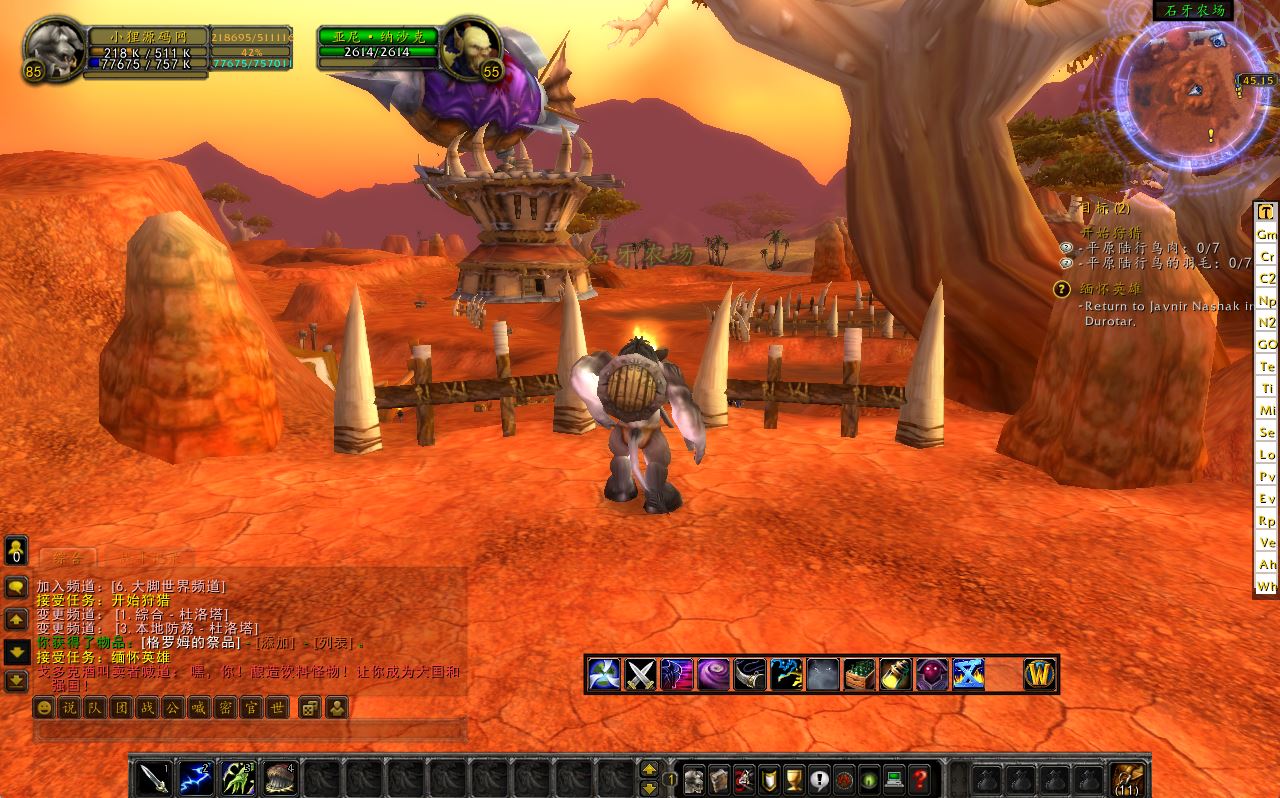Viewport: 1280px width, 798px height.
Task: Switch to the 综合 chat tab
Action: tap(68, 558)
